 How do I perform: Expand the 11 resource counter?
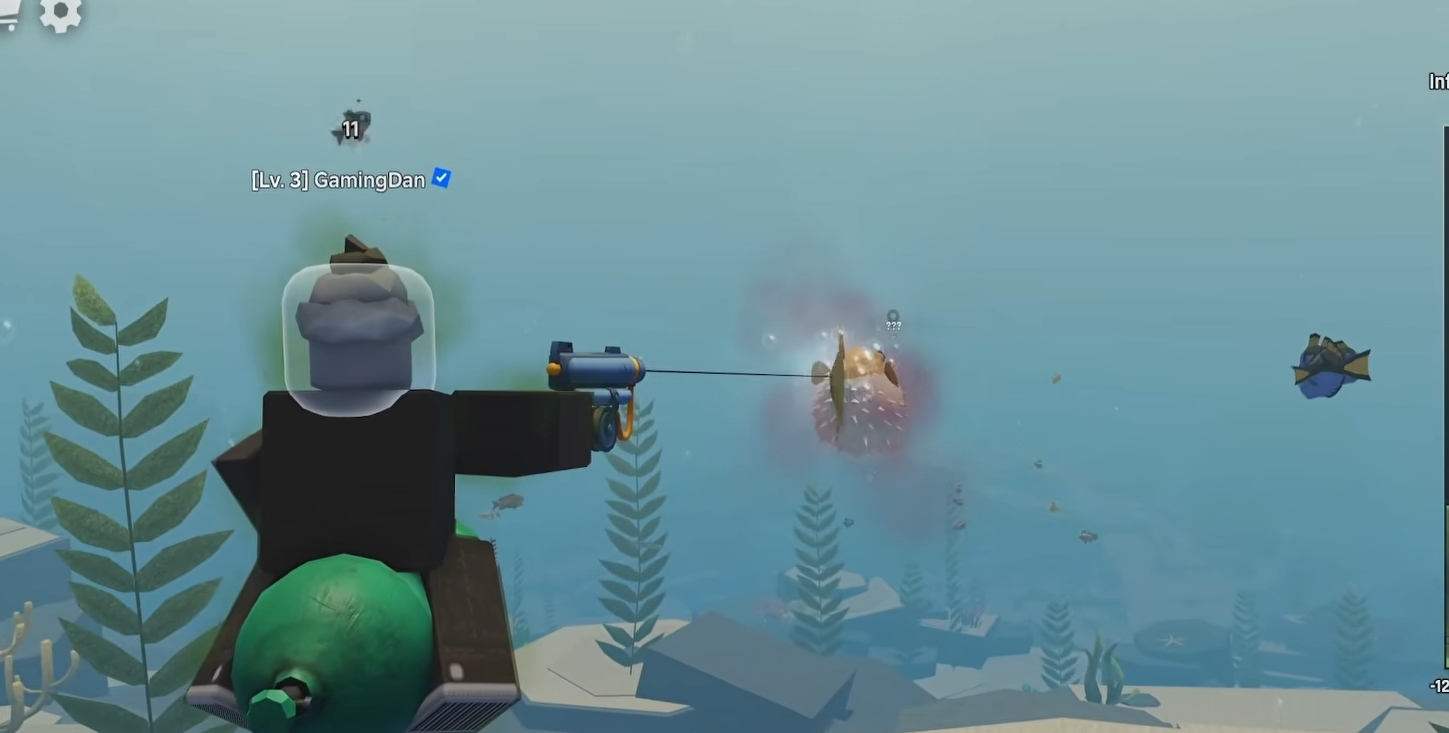coord(352,129)
